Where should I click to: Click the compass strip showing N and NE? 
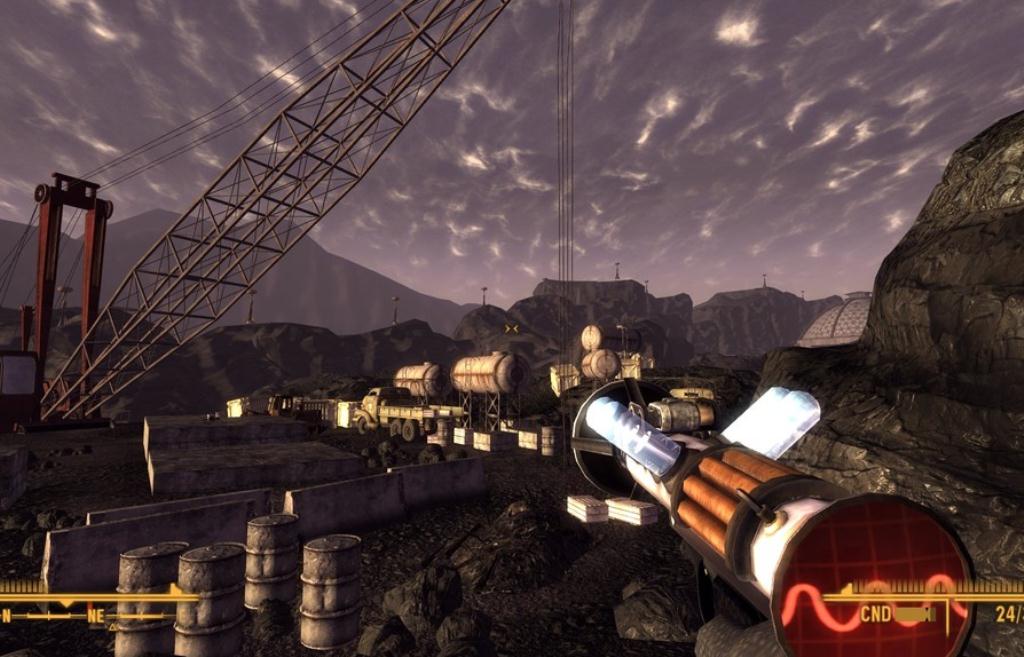tap(90, 615)
